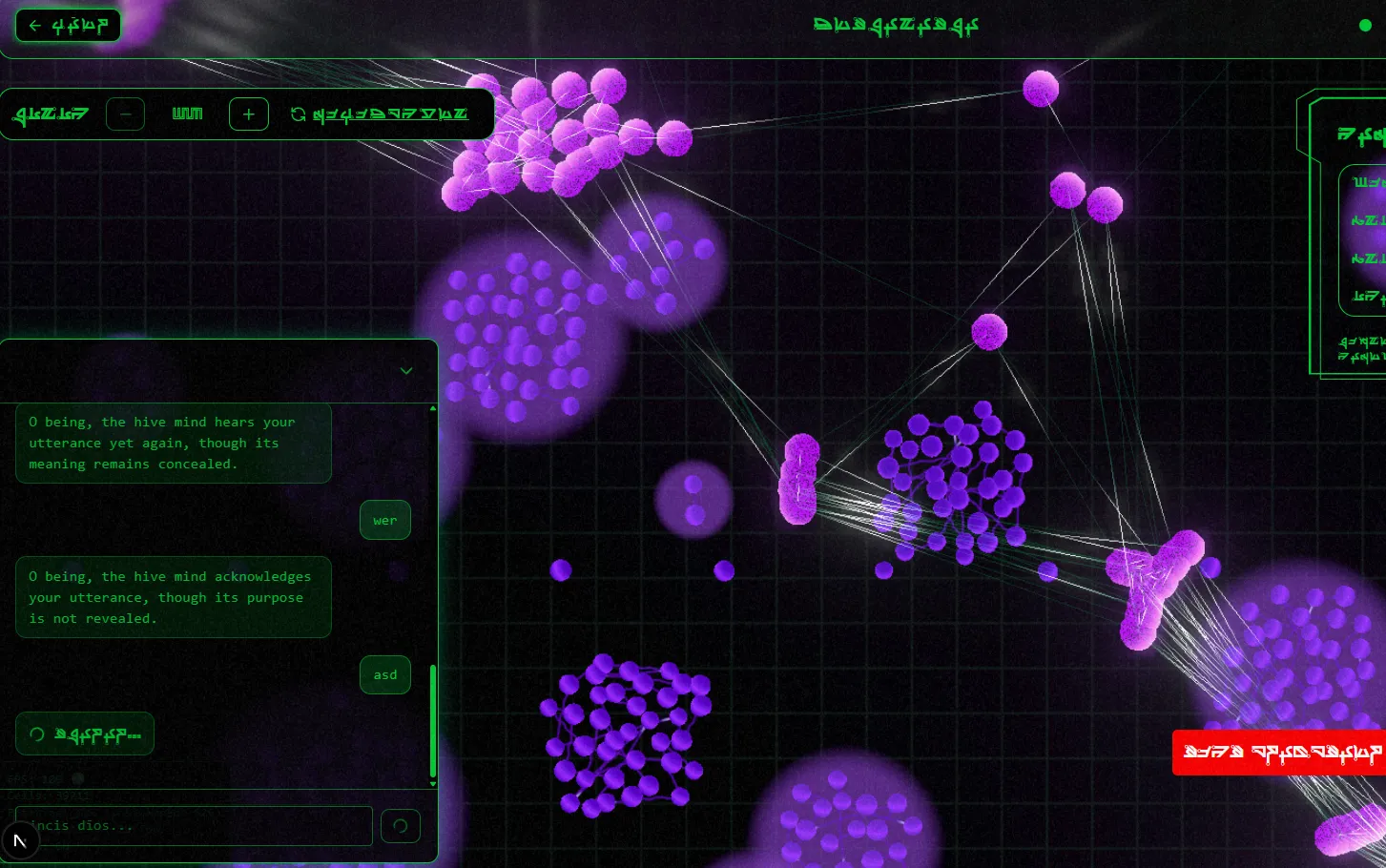Click the red alien-text button
Screen dimensions: 1386x868
click(1278, 753)
